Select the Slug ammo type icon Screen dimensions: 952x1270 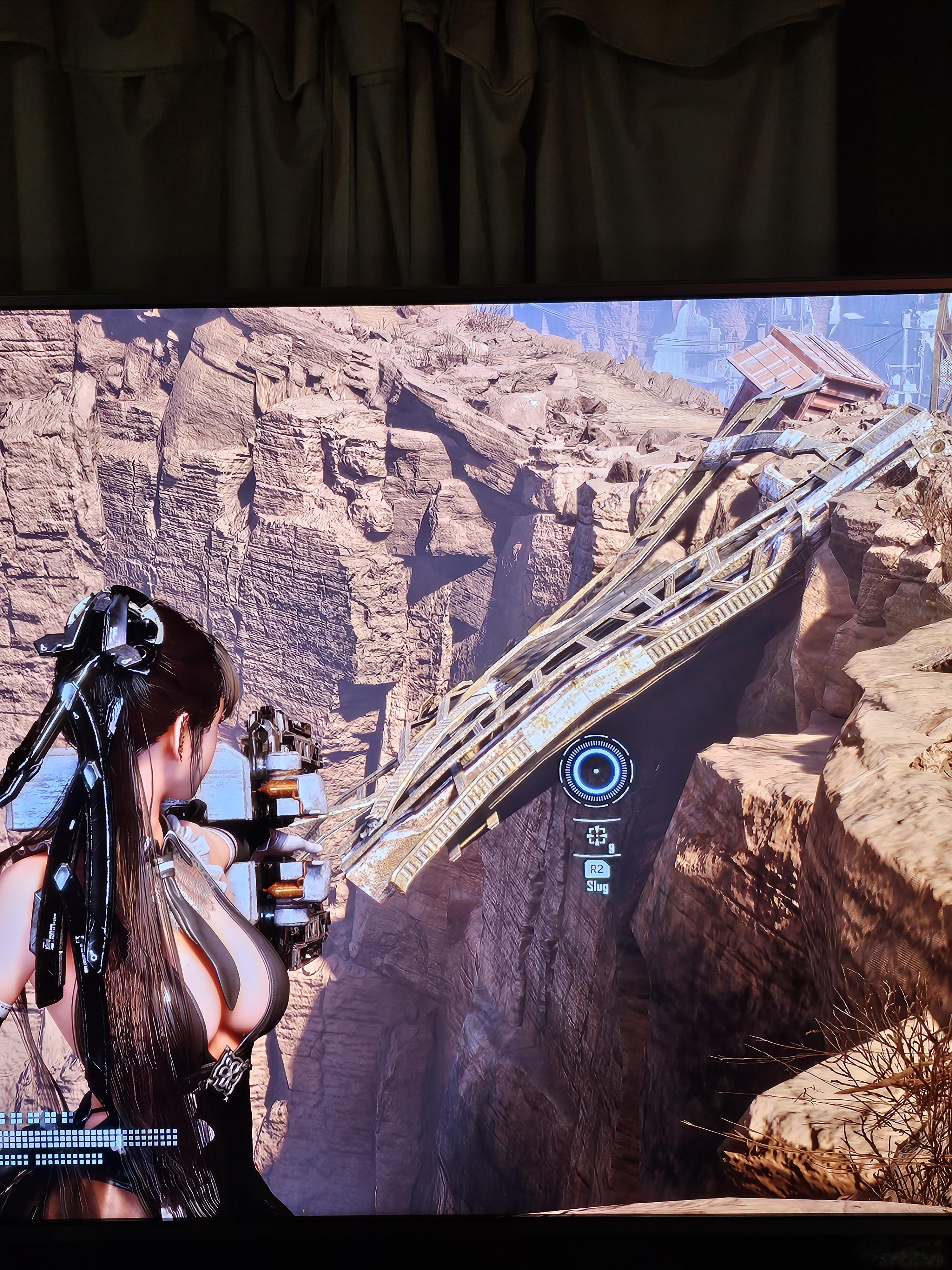pos(596,837)
